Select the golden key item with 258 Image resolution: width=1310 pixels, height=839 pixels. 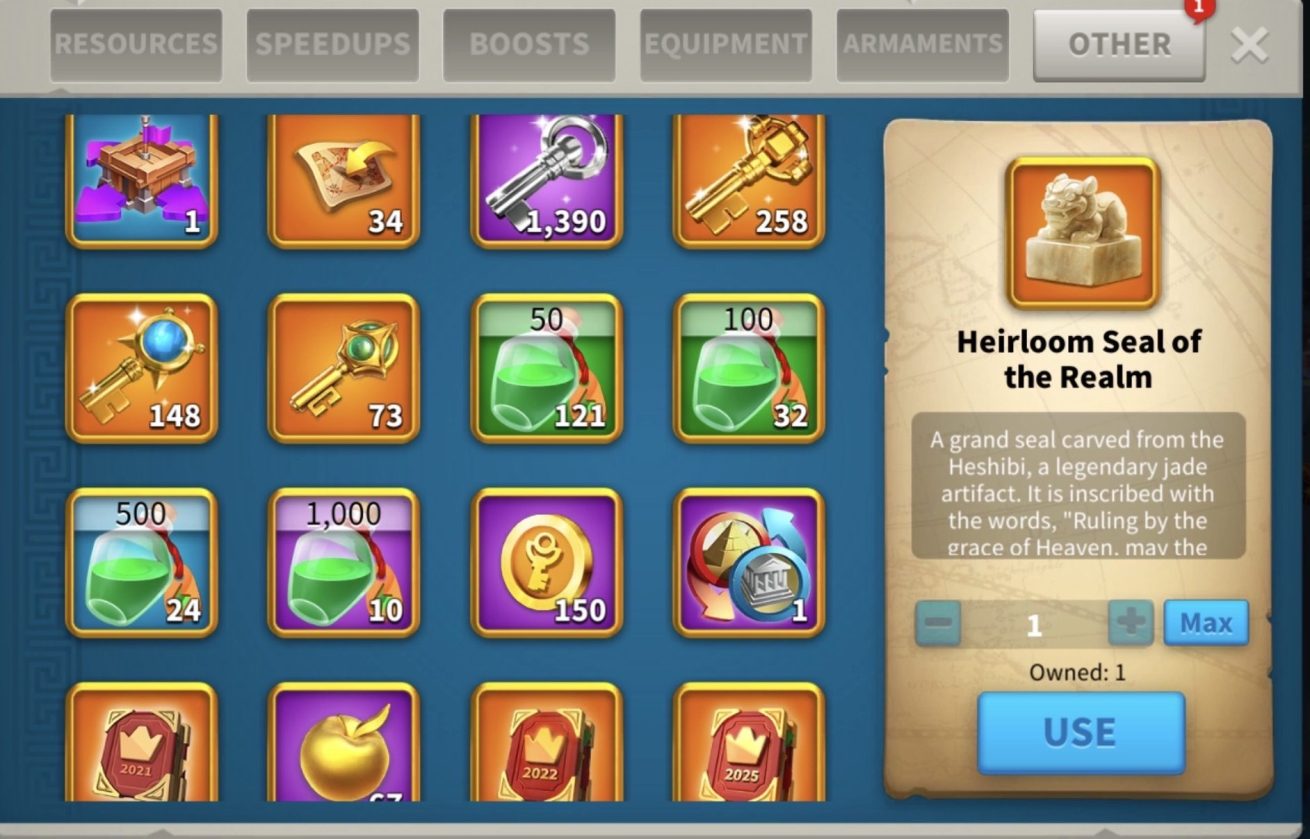[x=749, y=180]
